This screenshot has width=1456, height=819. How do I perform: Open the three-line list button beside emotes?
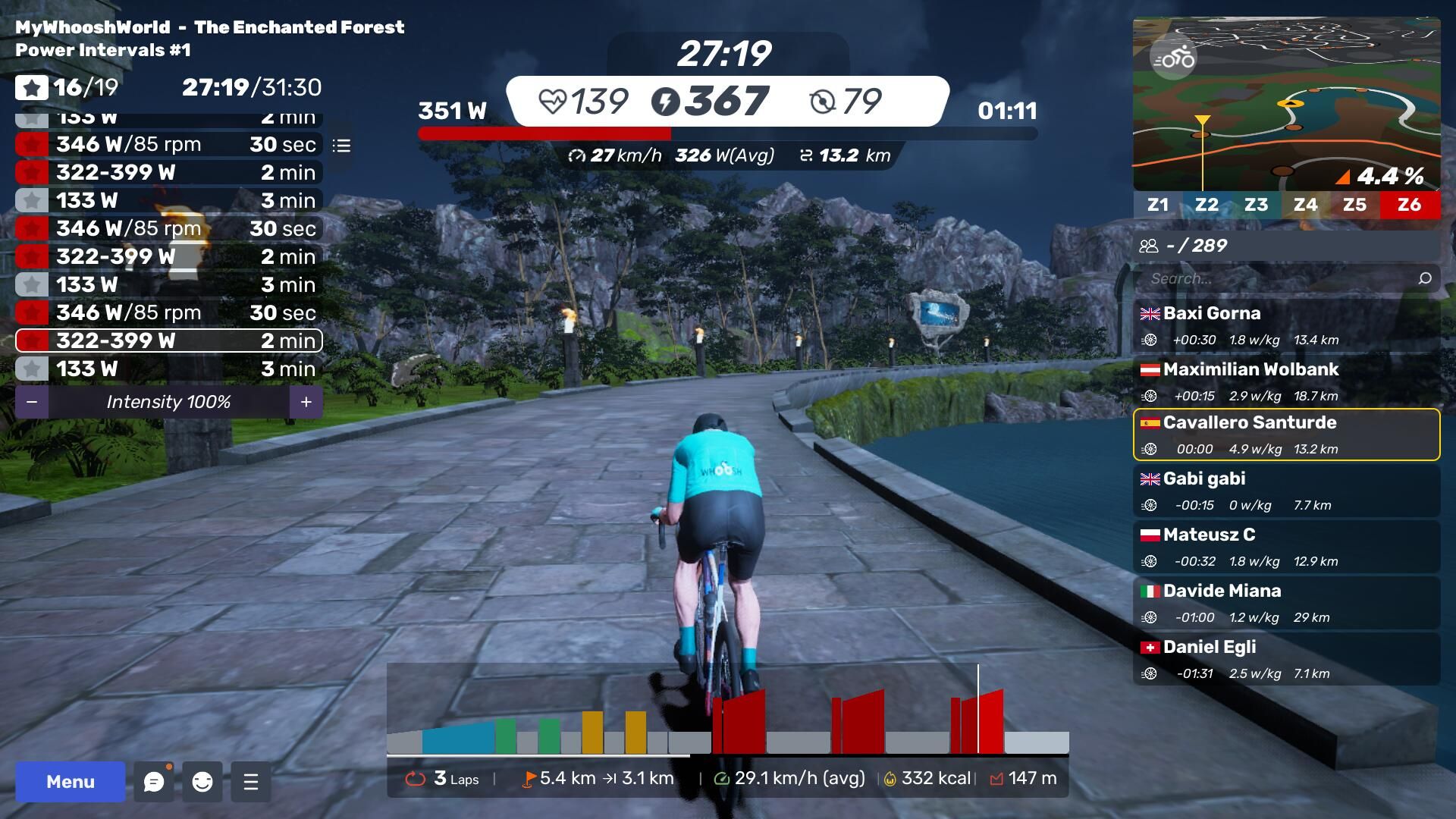coord(251,782)
